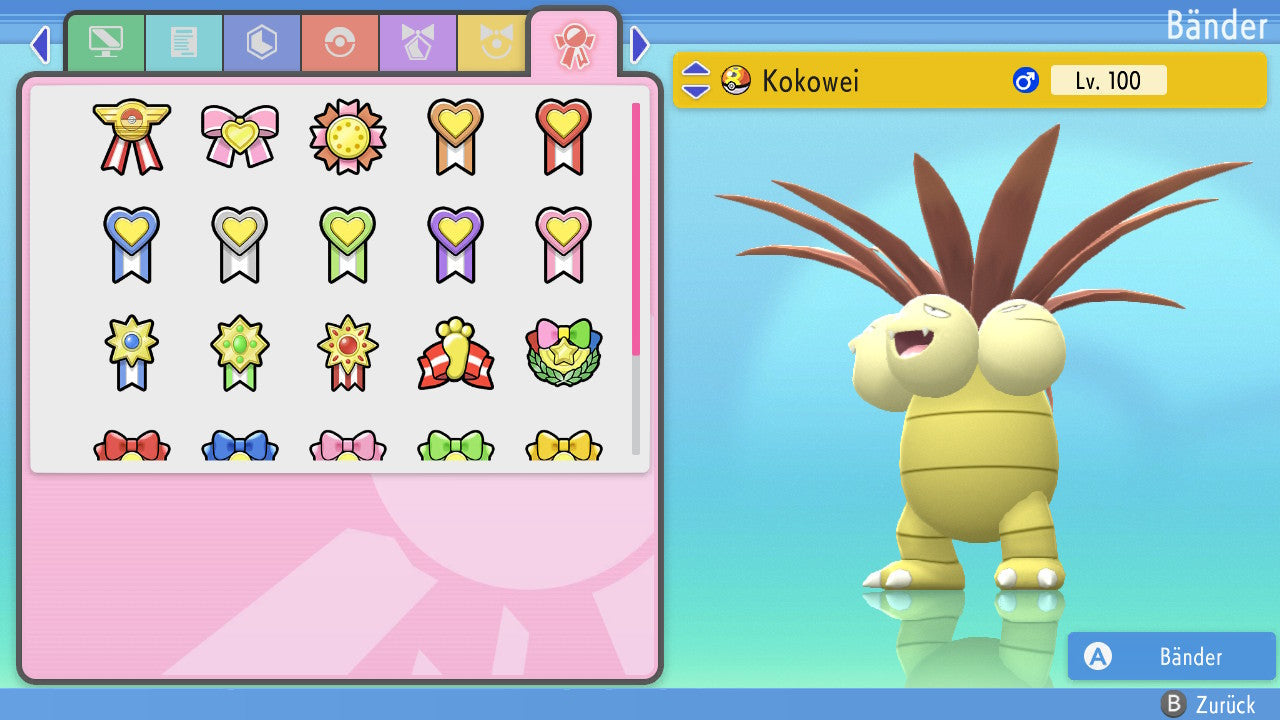The height and width of the screenshot is (720, 1280).
Task: Choose the purple heart ribbon
Action: tap(456, 244)
